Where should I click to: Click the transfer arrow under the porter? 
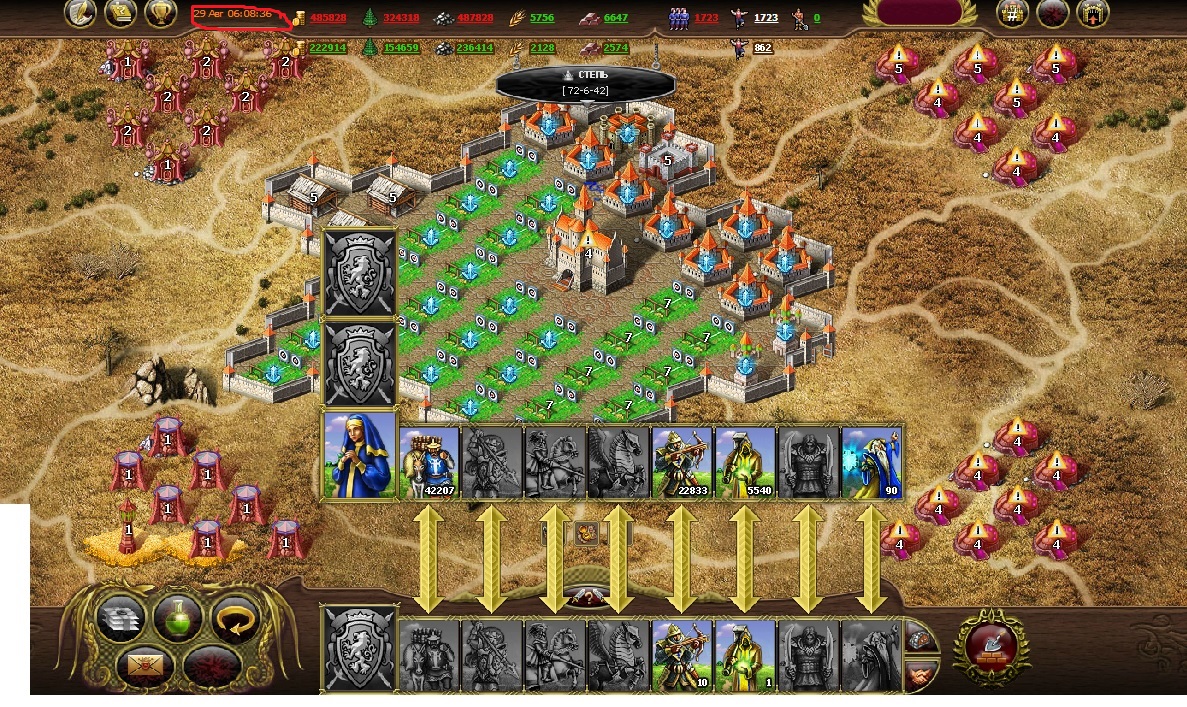tap(430, 558)
